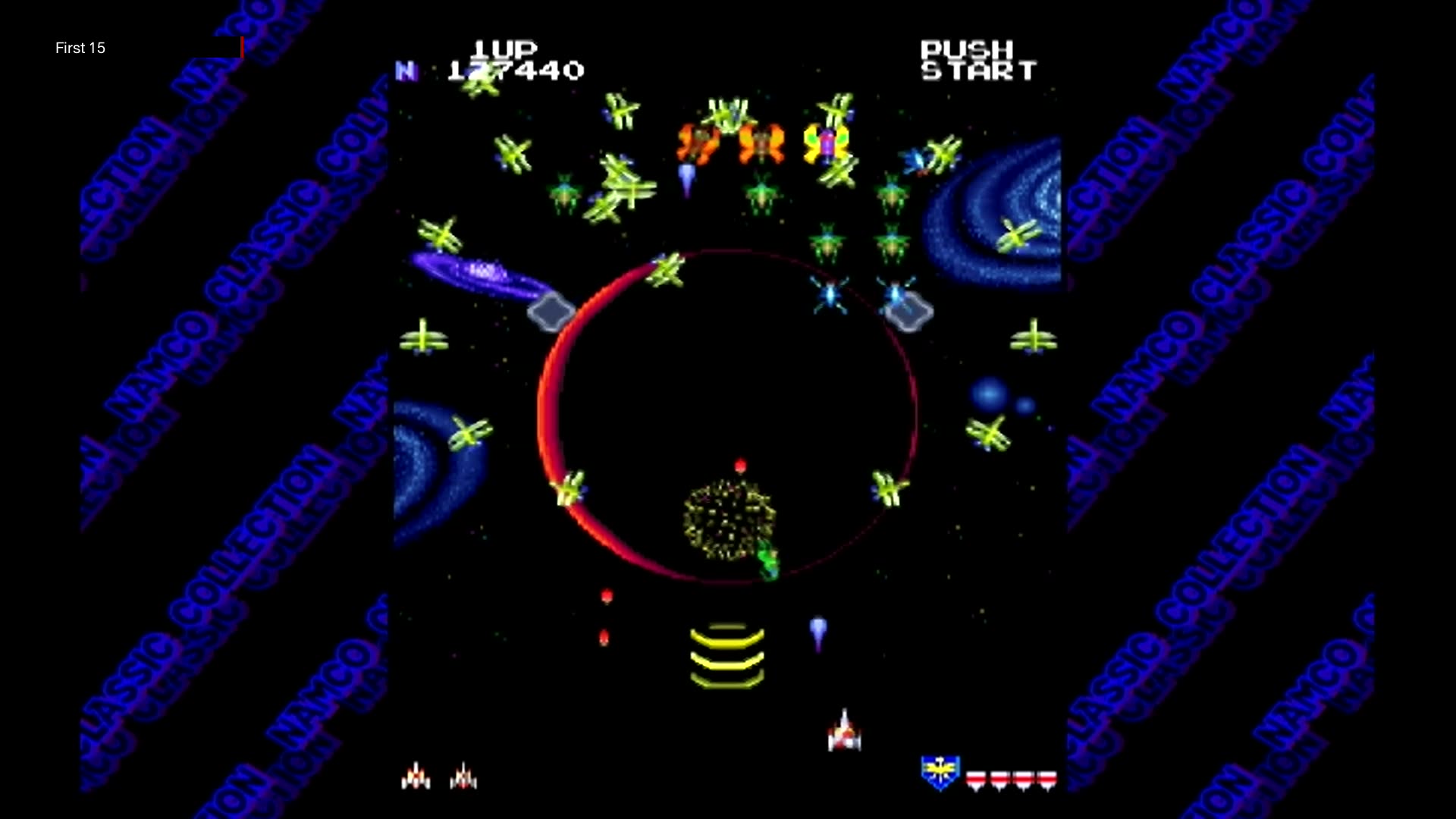Select the 1UP label at top
1456x819 pixels.
[x=504, y=47]
